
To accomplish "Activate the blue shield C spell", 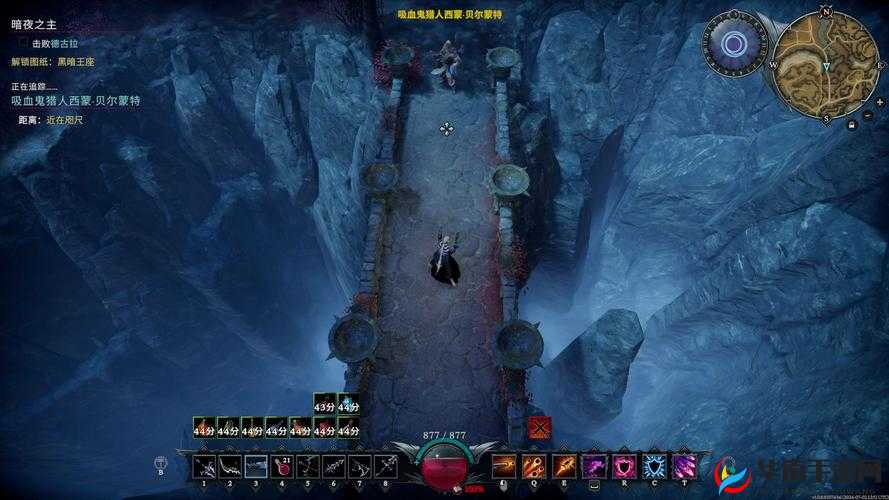I will point(655,466).
